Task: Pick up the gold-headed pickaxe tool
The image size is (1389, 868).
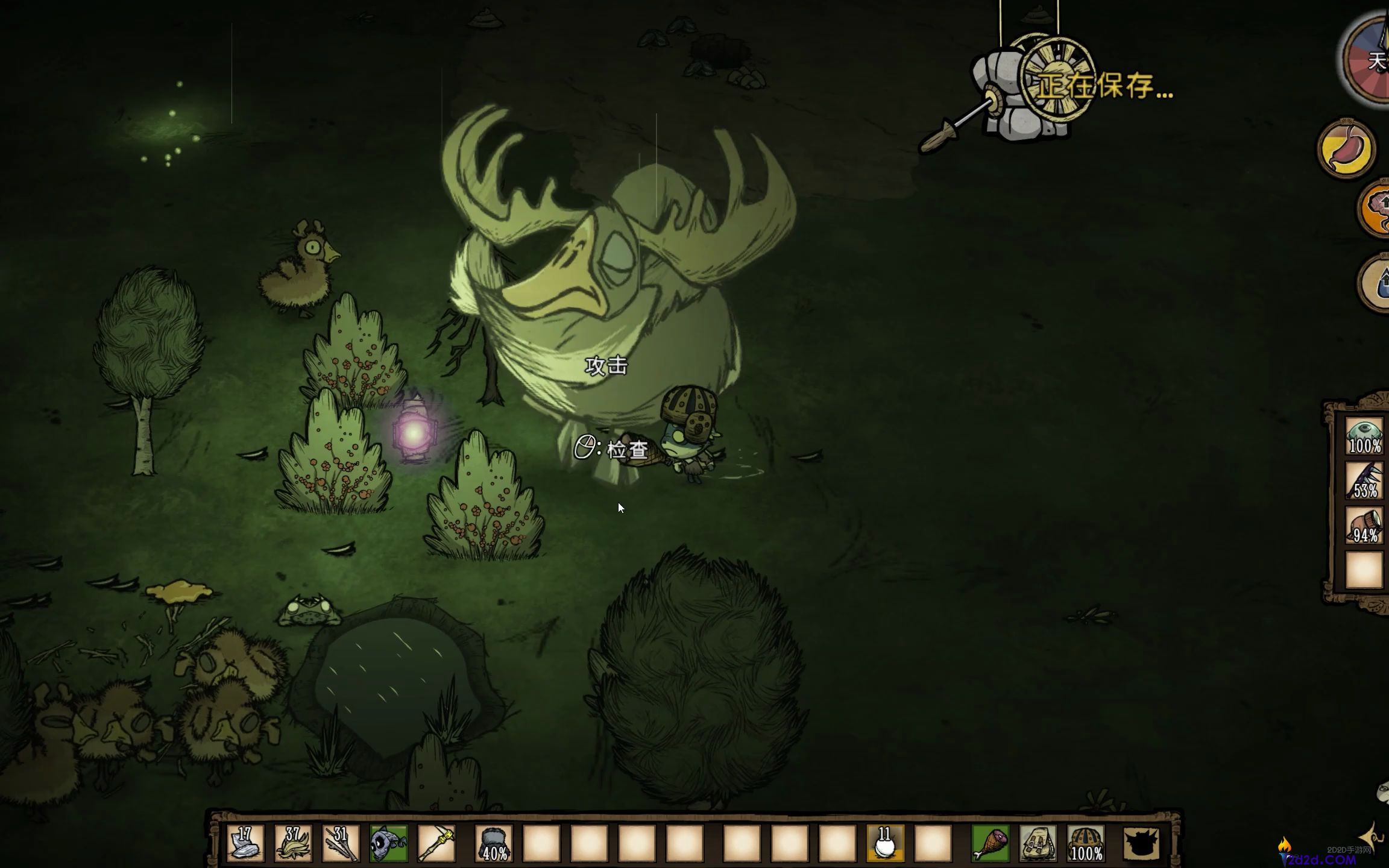Action: (436, 843)
